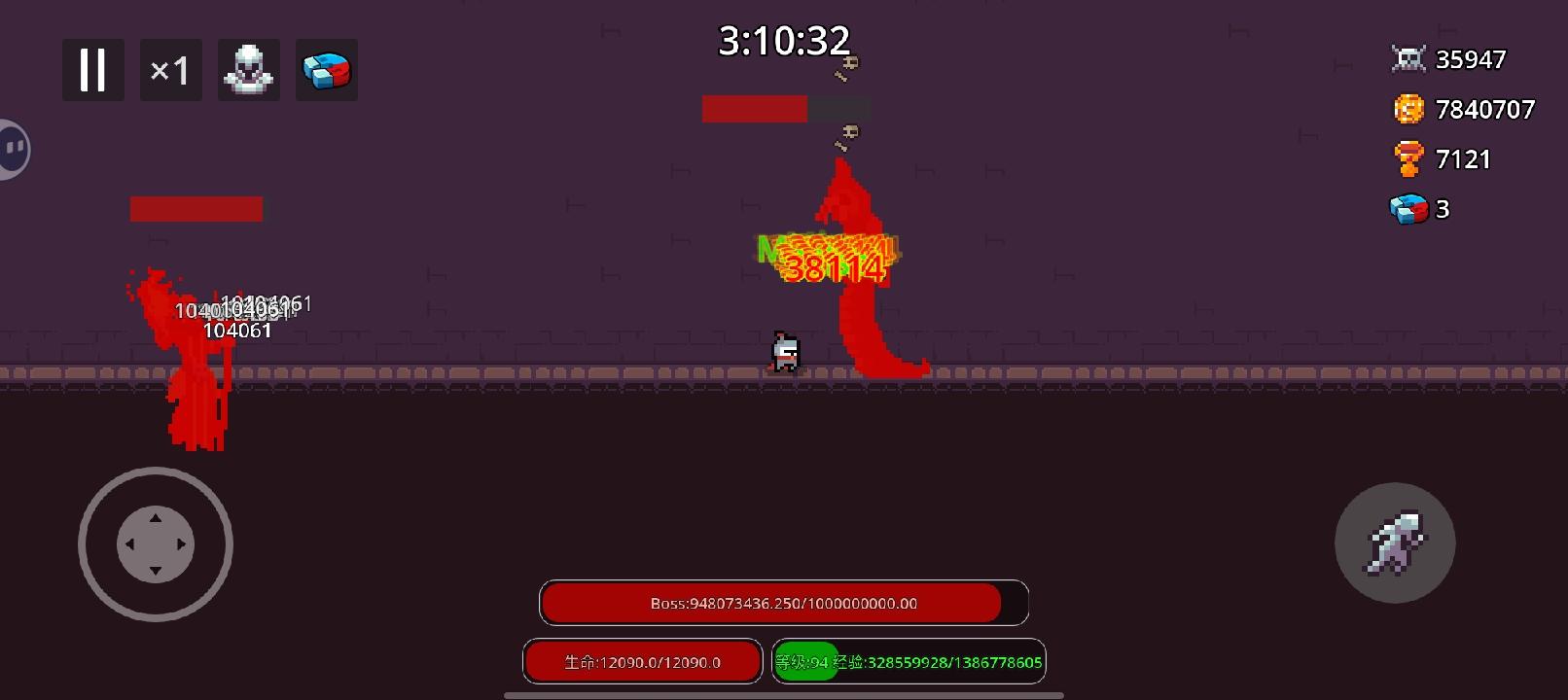Pause the game

92,69
